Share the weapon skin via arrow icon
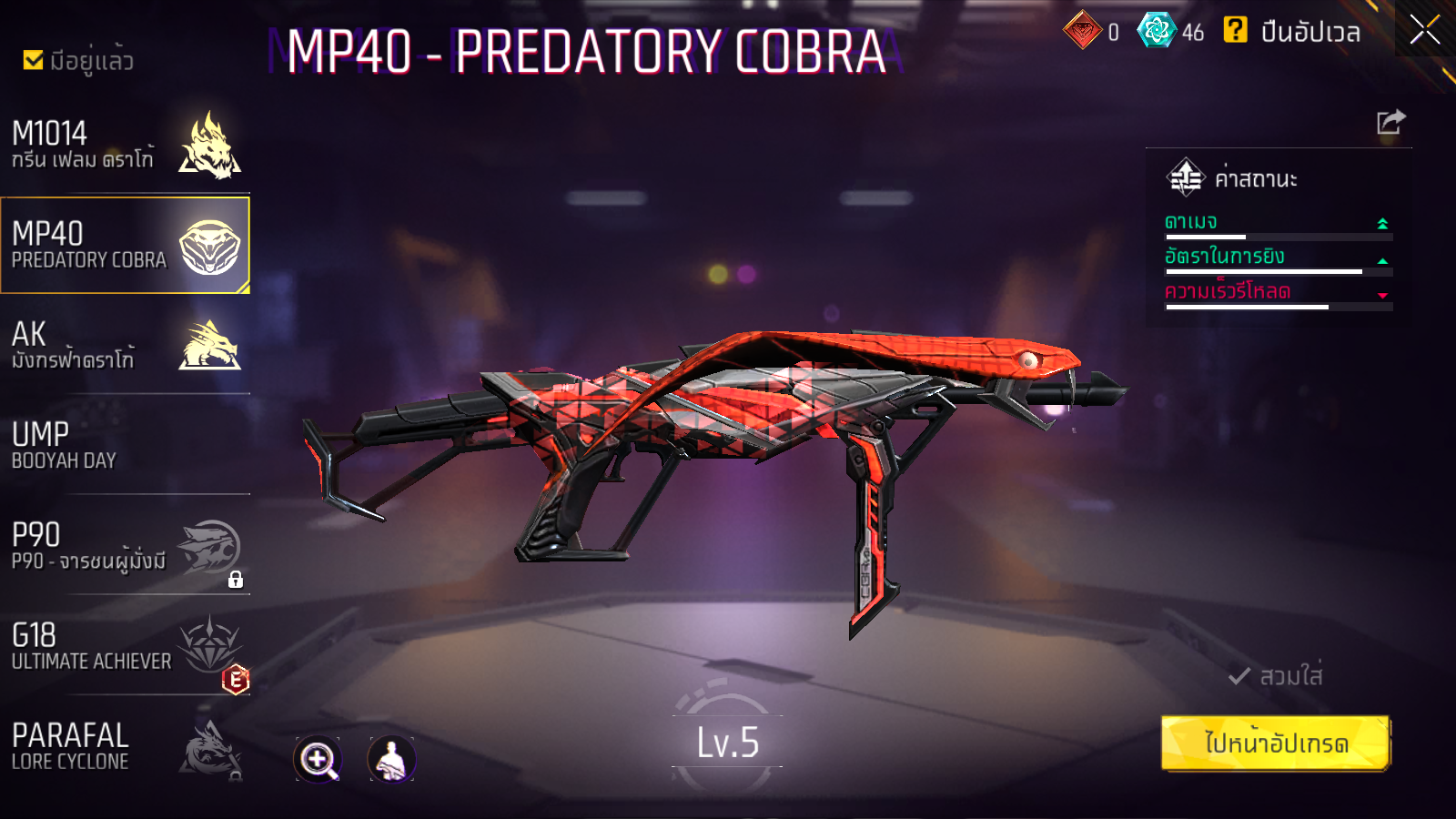Viewport: 1456px width, 819px height. click(1390, 122)
